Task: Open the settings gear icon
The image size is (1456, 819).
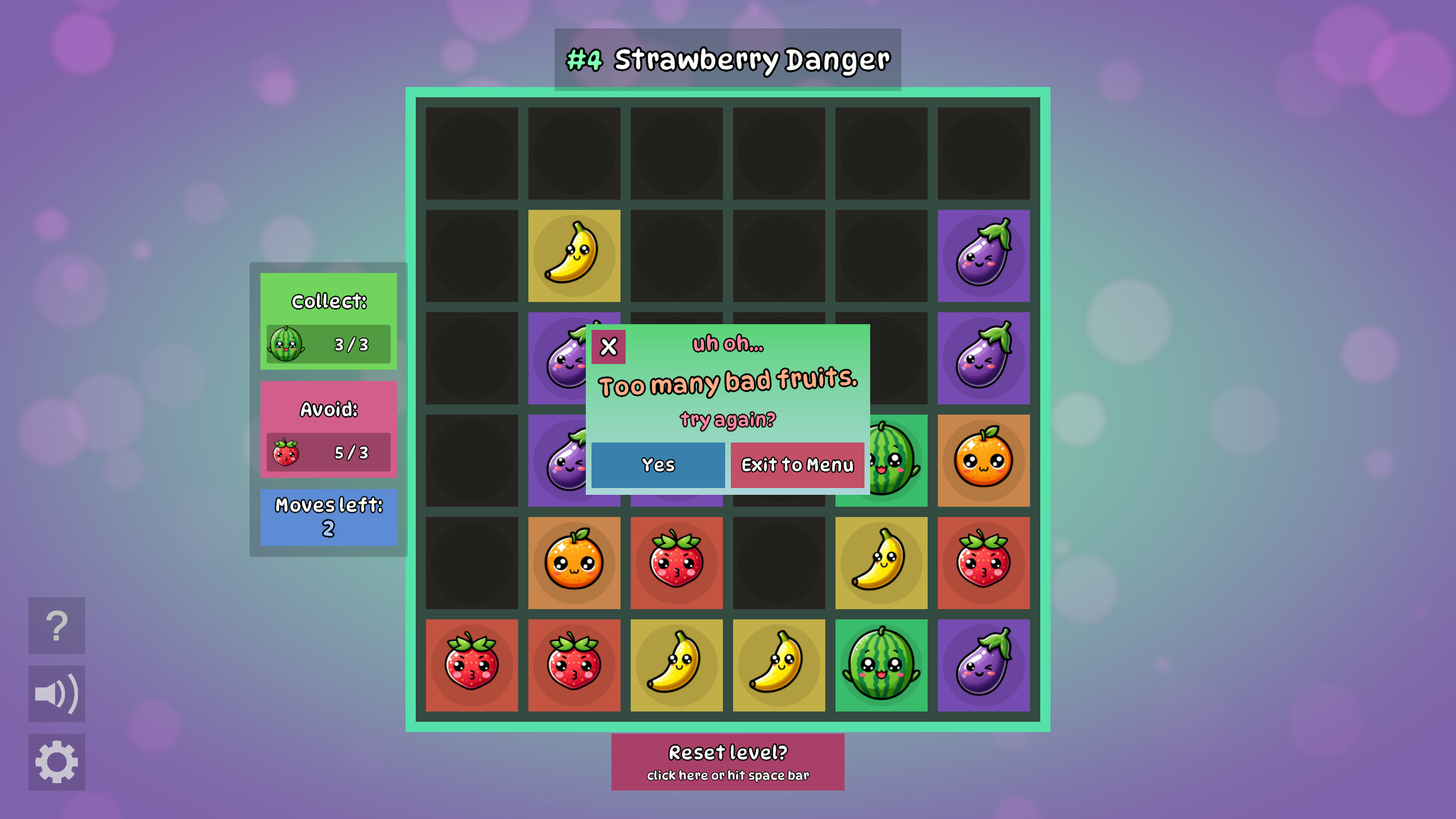Action: (x=56, y=760)
